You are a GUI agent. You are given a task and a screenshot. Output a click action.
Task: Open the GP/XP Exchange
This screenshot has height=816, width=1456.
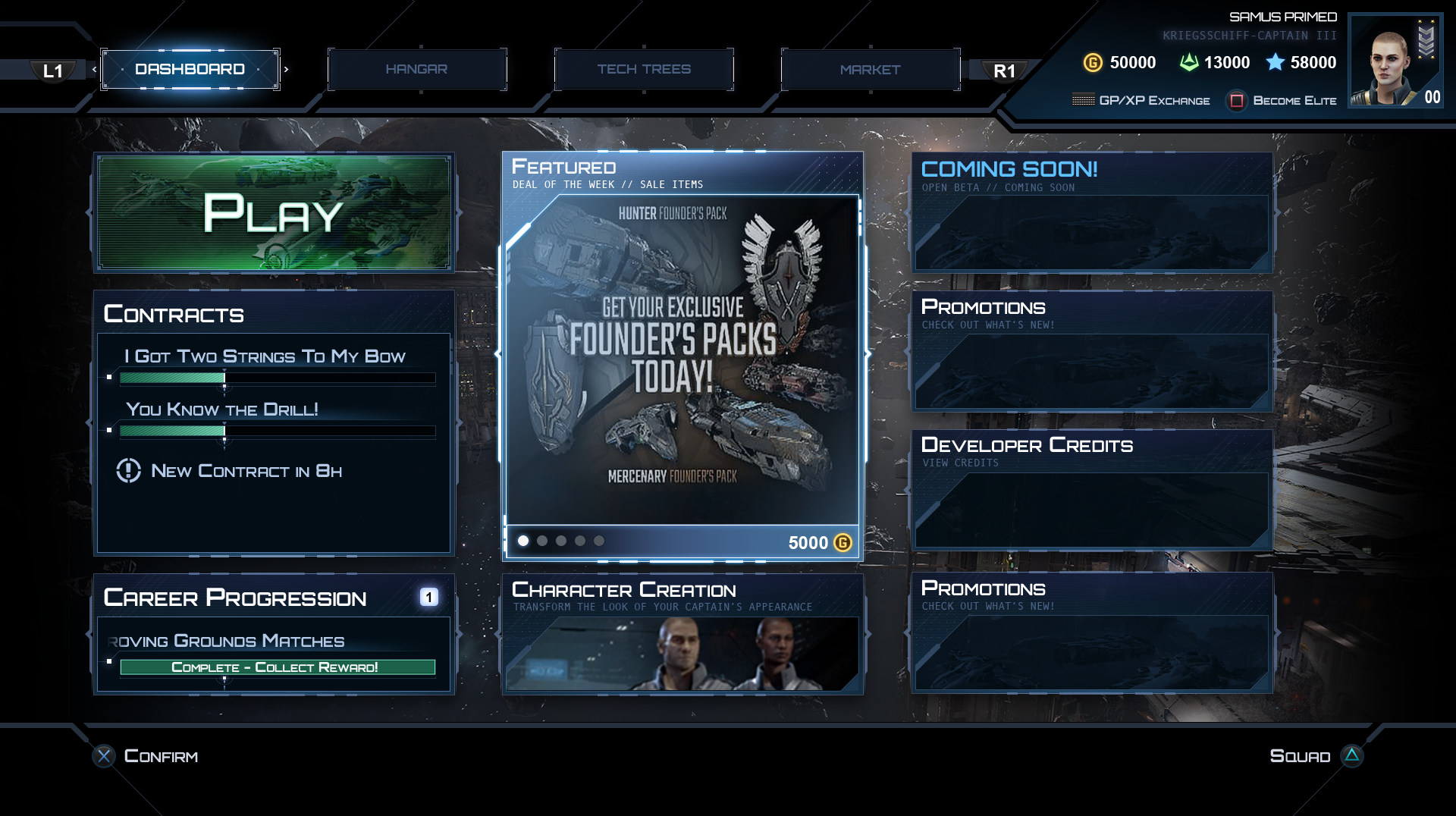tap(1141, 100)
